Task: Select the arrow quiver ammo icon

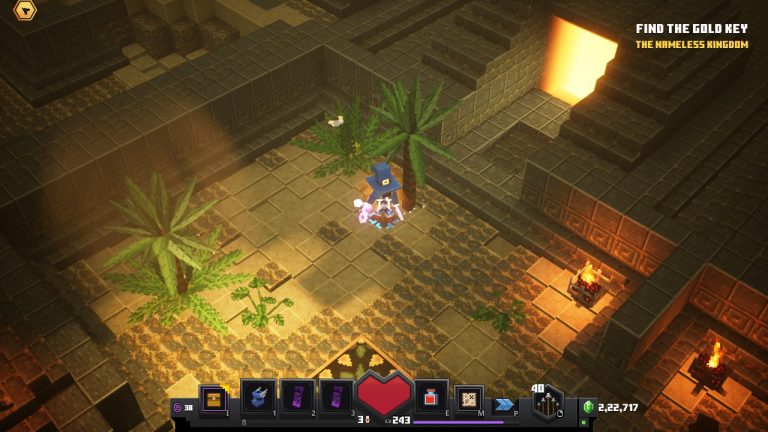Action: tap(547, 403)
